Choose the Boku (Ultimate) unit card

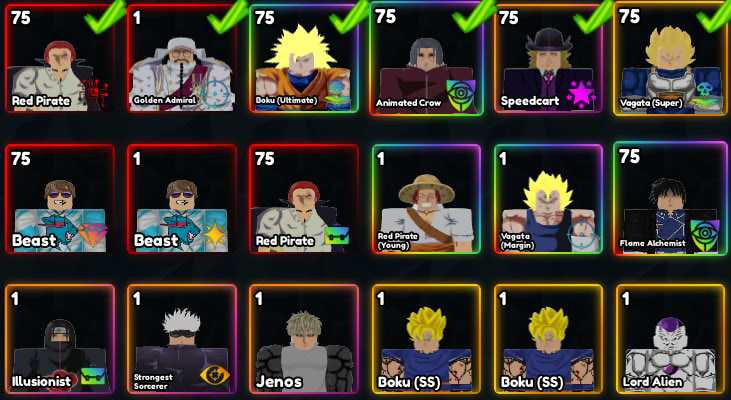(305, 60)
